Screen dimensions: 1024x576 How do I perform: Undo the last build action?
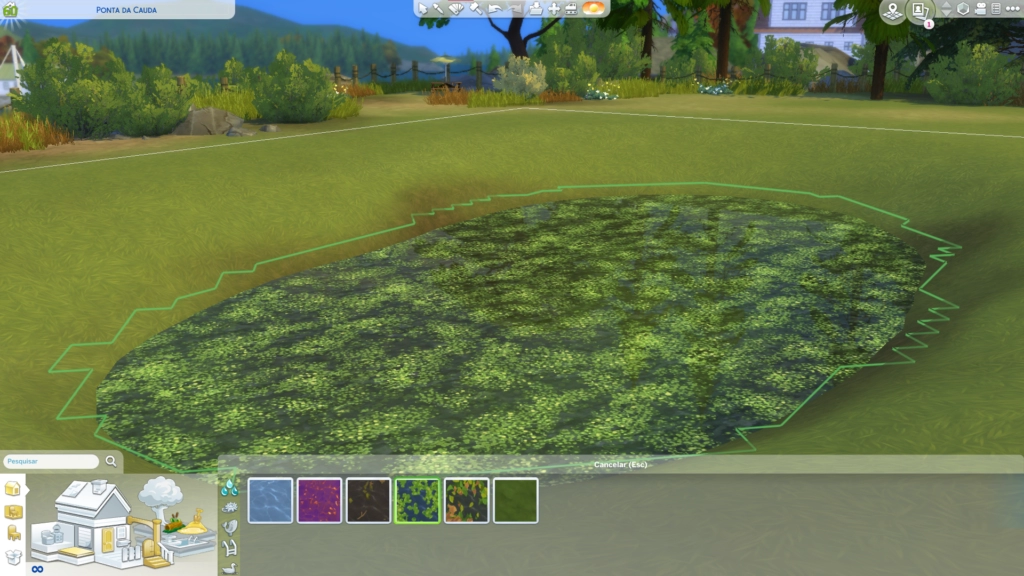(495, 8)
